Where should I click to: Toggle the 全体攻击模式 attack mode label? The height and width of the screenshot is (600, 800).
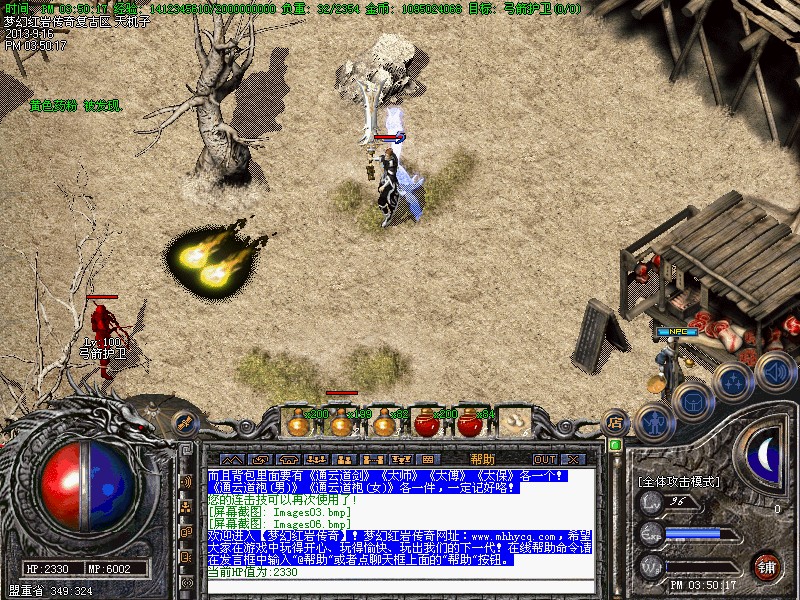[x=679, y=482]
